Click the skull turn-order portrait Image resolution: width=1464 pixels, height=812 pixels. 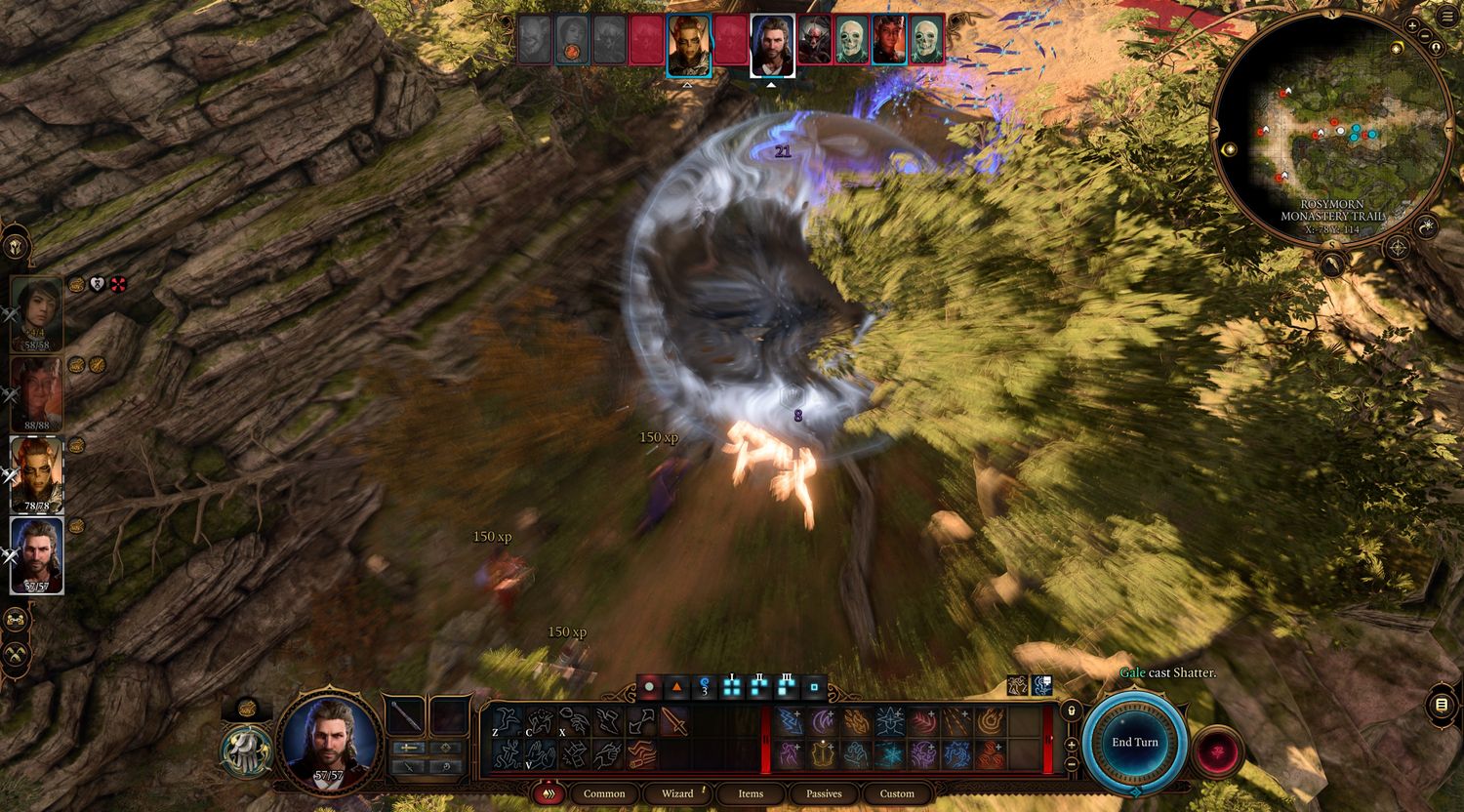pos(852,40)
